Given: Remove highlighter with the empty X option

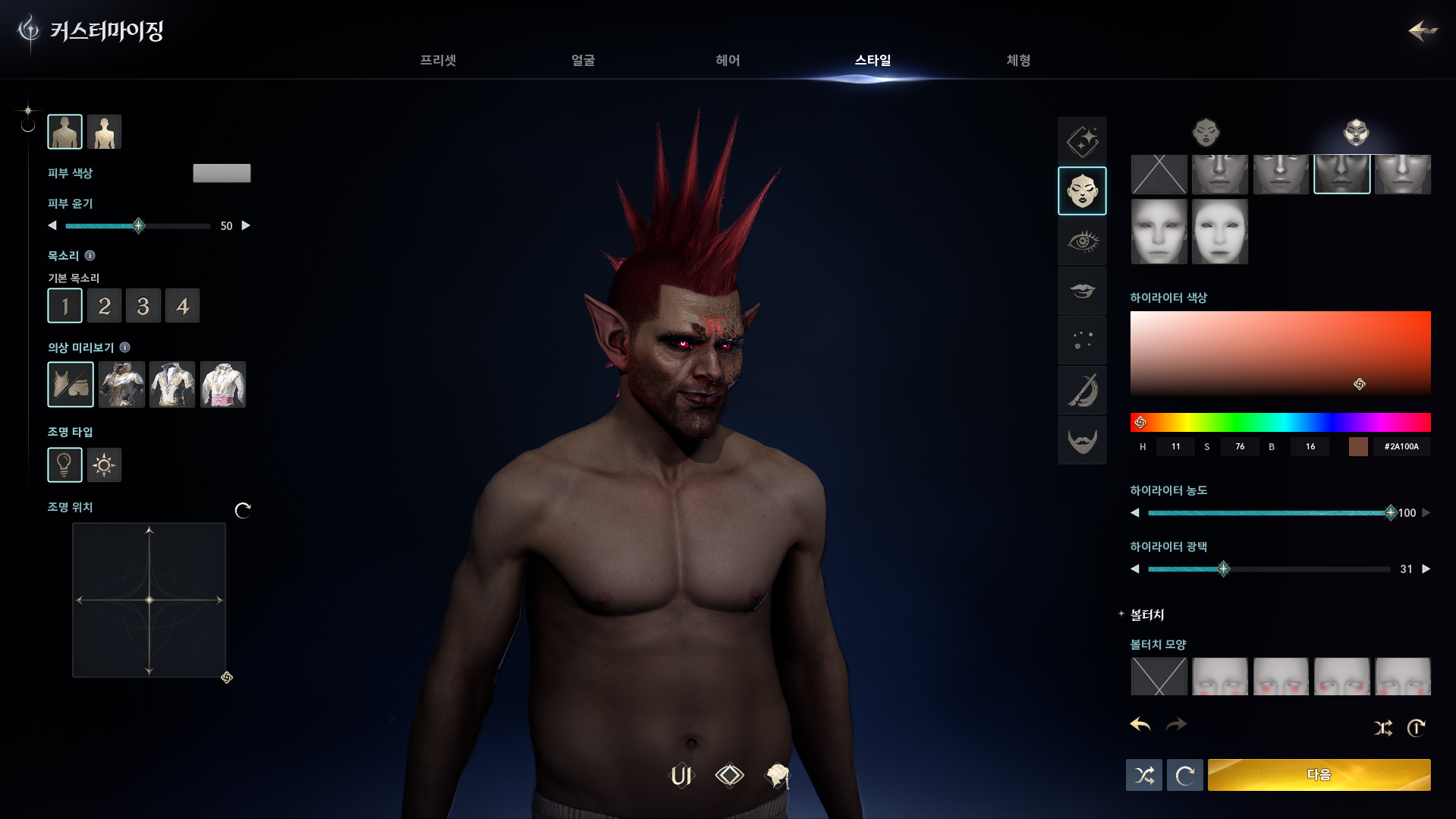Looking at the screenshot, I should 1159,175.
